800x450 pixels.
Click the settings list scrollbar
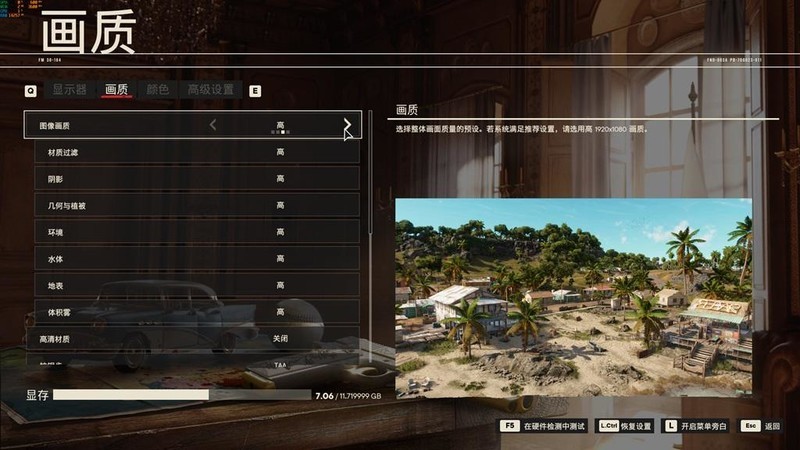[x=371, y=180]
